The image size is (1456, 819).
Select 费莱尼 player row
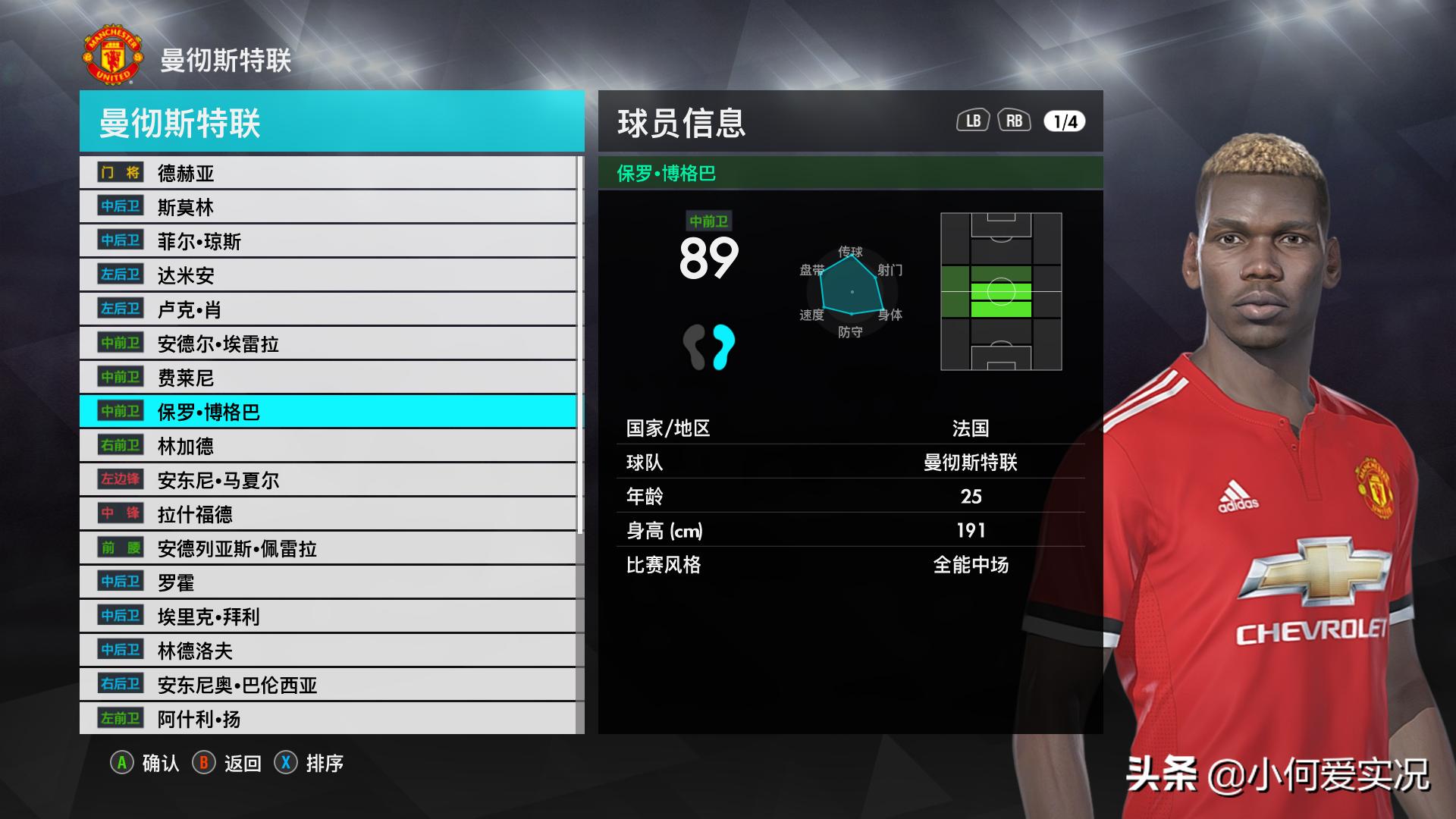(x=328, y=378)
